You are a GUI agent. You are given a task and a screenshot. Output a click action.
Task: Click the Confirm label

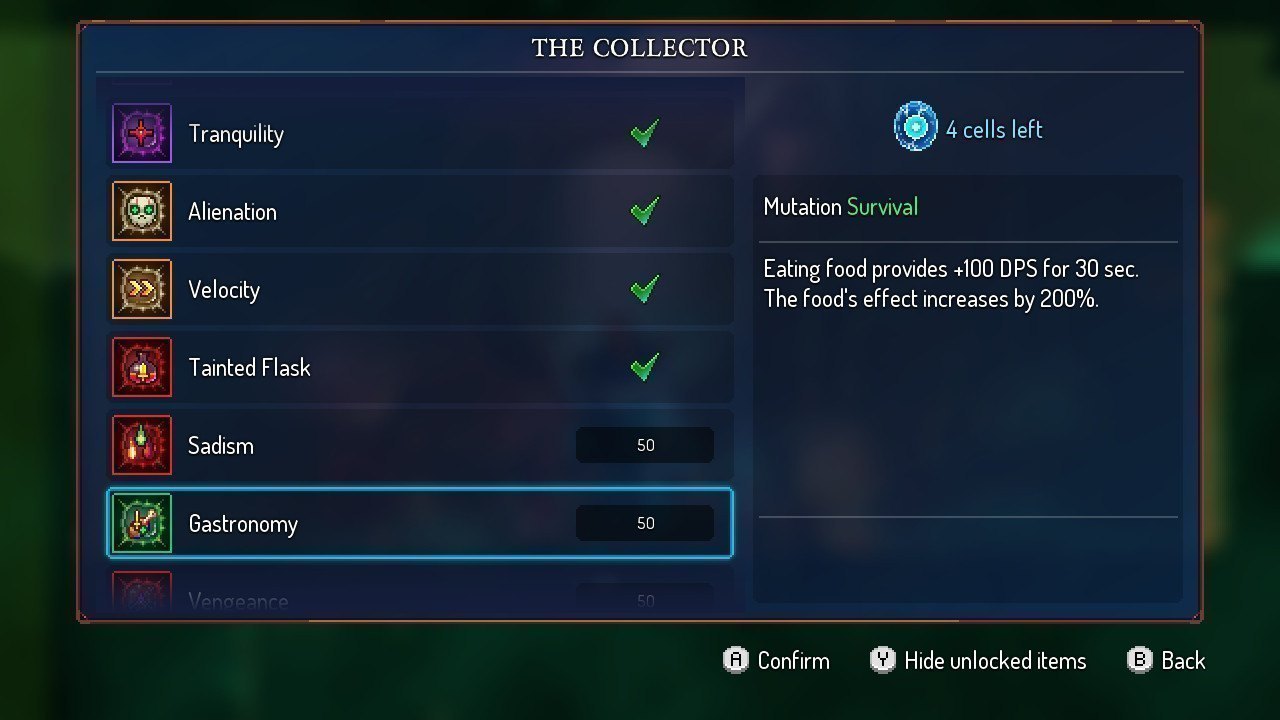(793, 661)
